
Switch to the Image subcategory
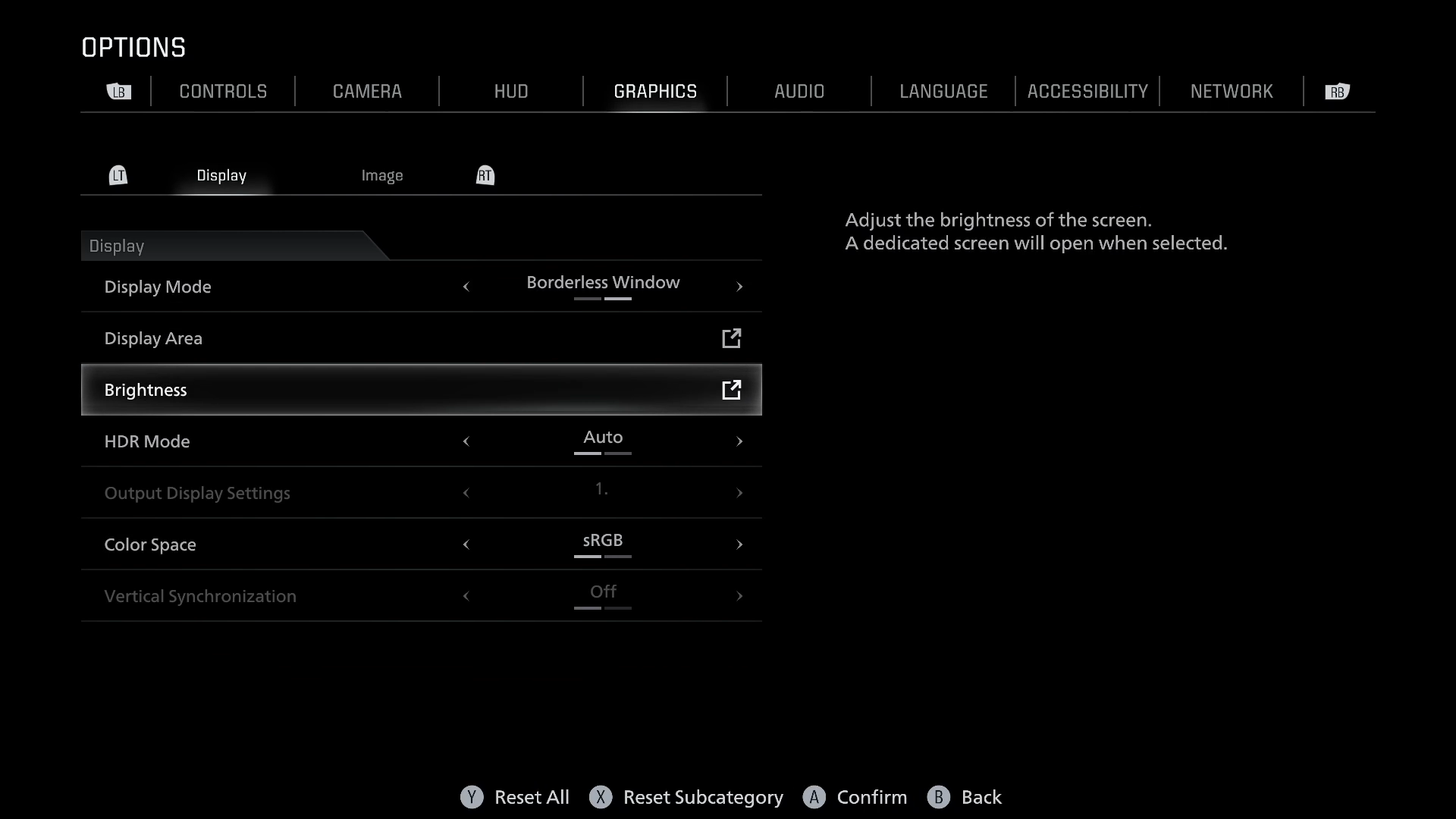coord(382,176)
